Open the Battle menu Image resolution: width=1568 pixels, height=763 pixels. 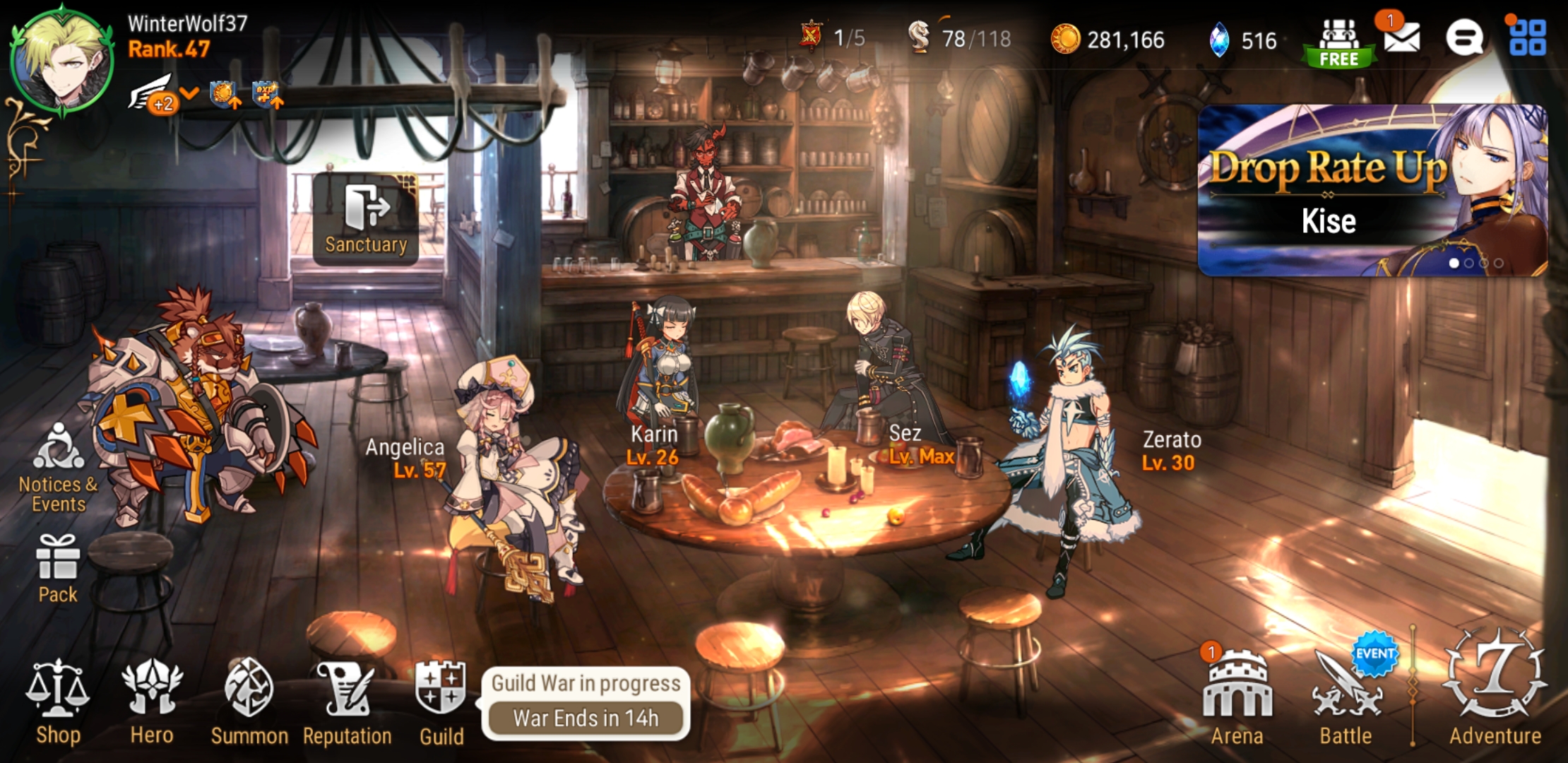[1346, 696]
